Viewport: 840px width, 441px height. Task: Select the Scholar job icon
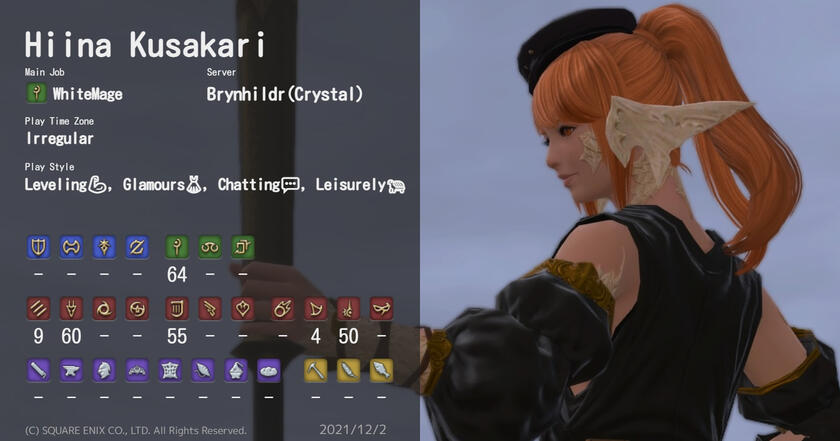coord(210,246)
